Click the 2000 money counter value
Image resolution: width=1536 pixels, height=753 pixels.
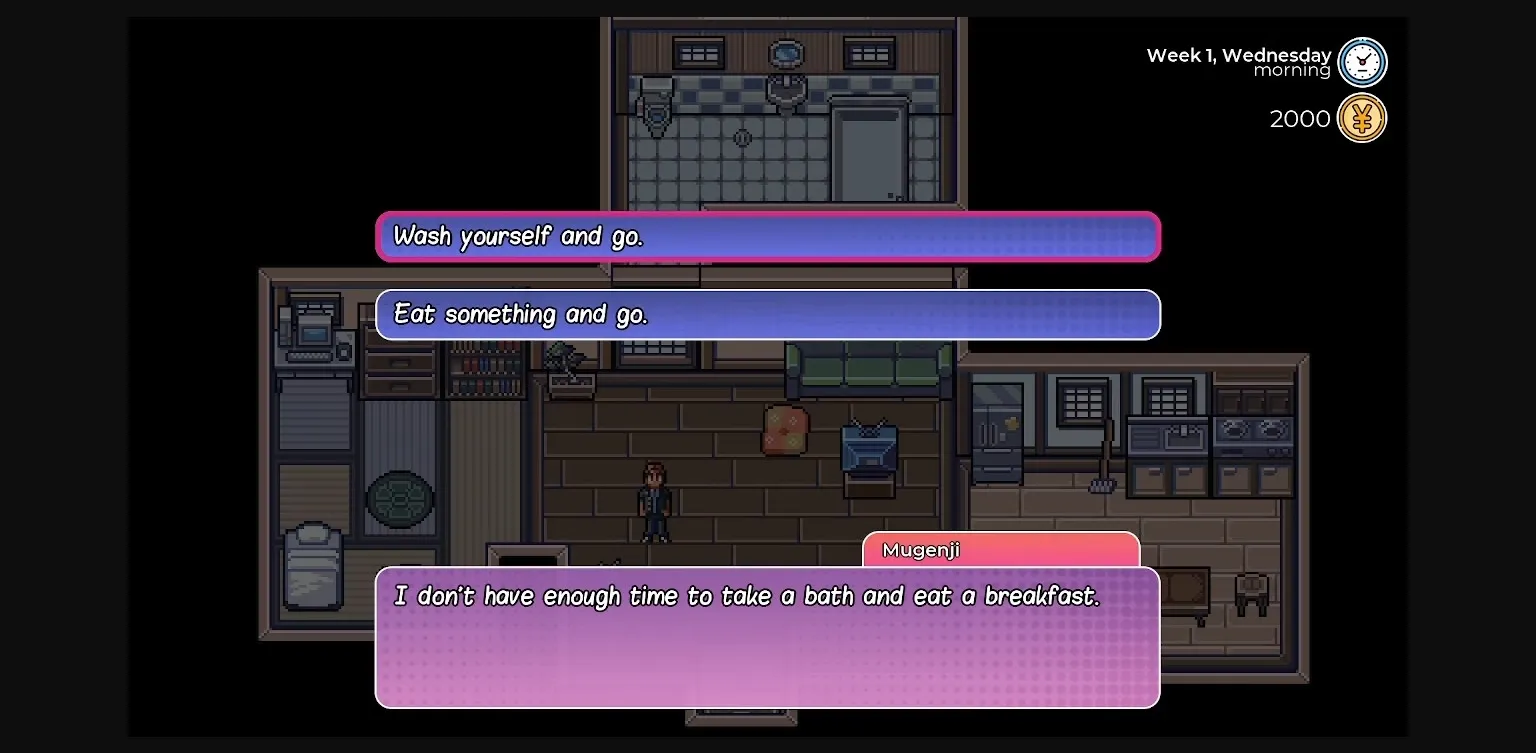coord(1299,118)
